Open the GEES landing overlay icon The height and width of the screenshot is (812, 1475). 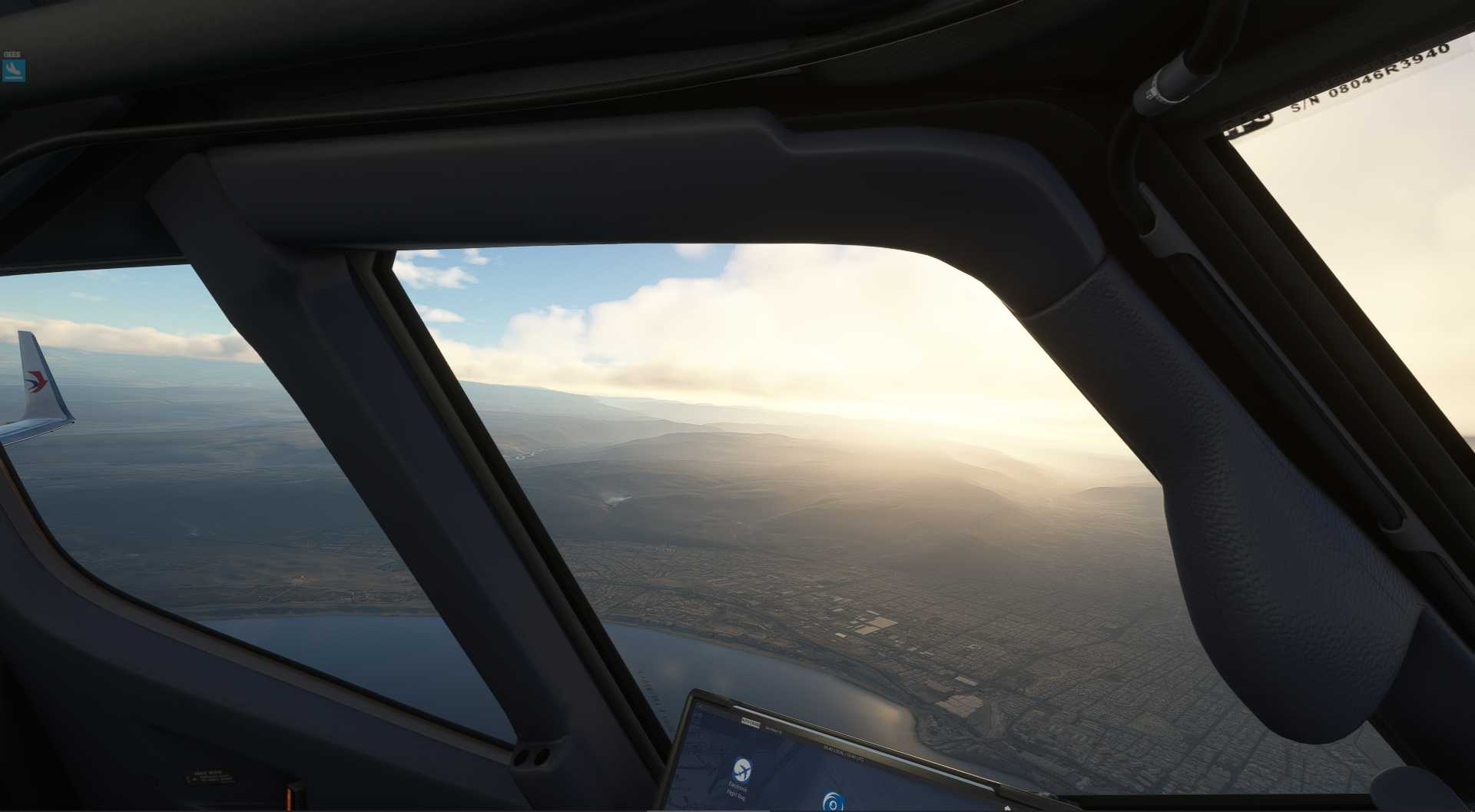(x=13, y=71)
